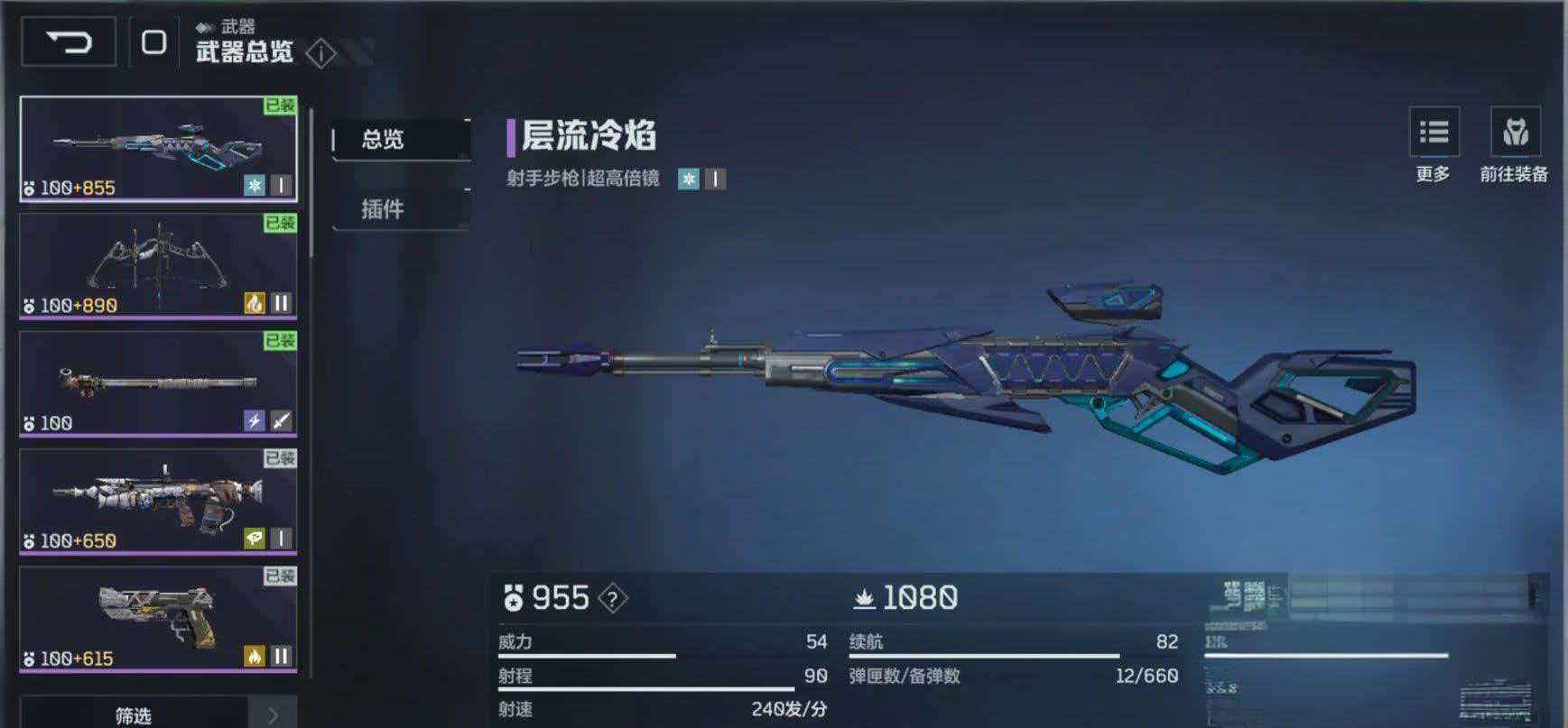Screen dimensions: 1568x728
Task: Expand the 筛选 filter panel
Action: [x=135, y=715]
